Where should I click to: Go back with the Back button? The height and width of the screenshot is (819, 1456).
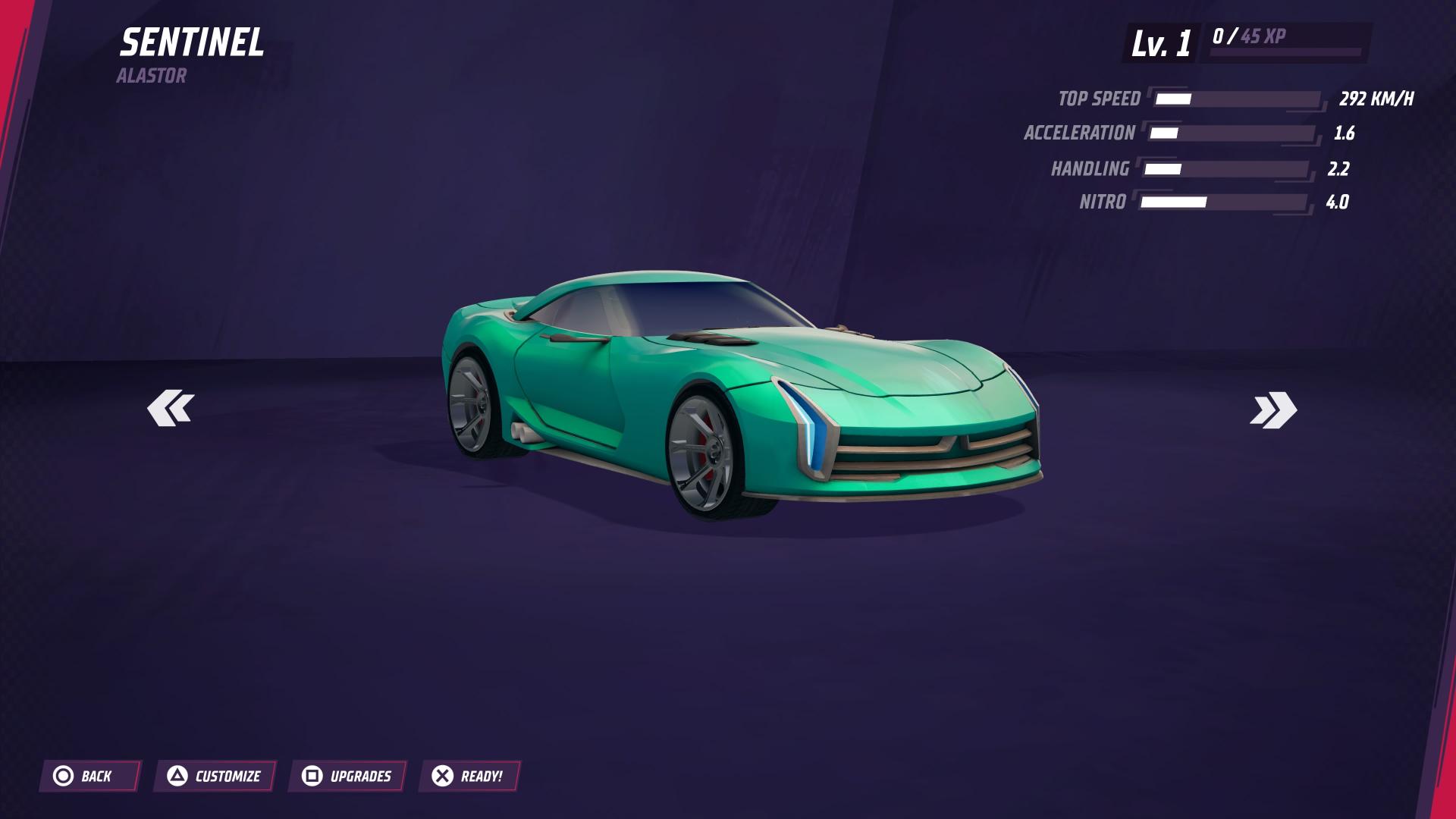(89, 776)
